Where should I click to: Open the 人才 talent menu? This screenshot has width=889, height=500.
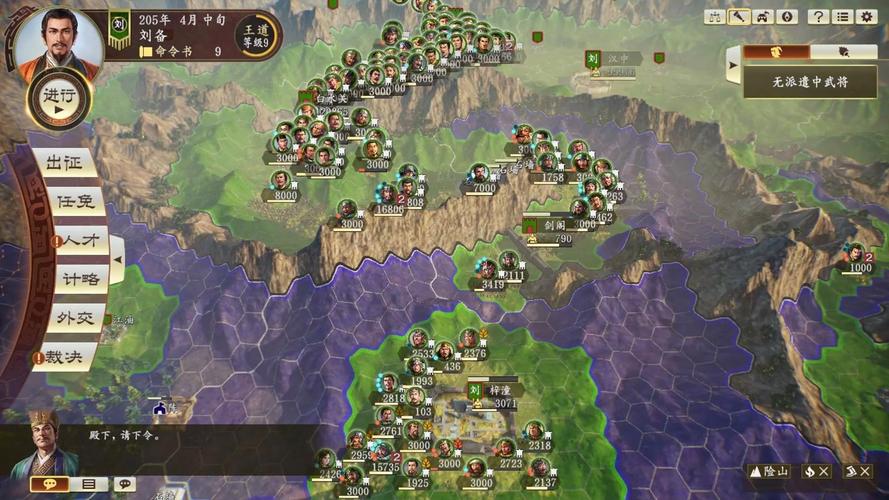pos(78,241)
